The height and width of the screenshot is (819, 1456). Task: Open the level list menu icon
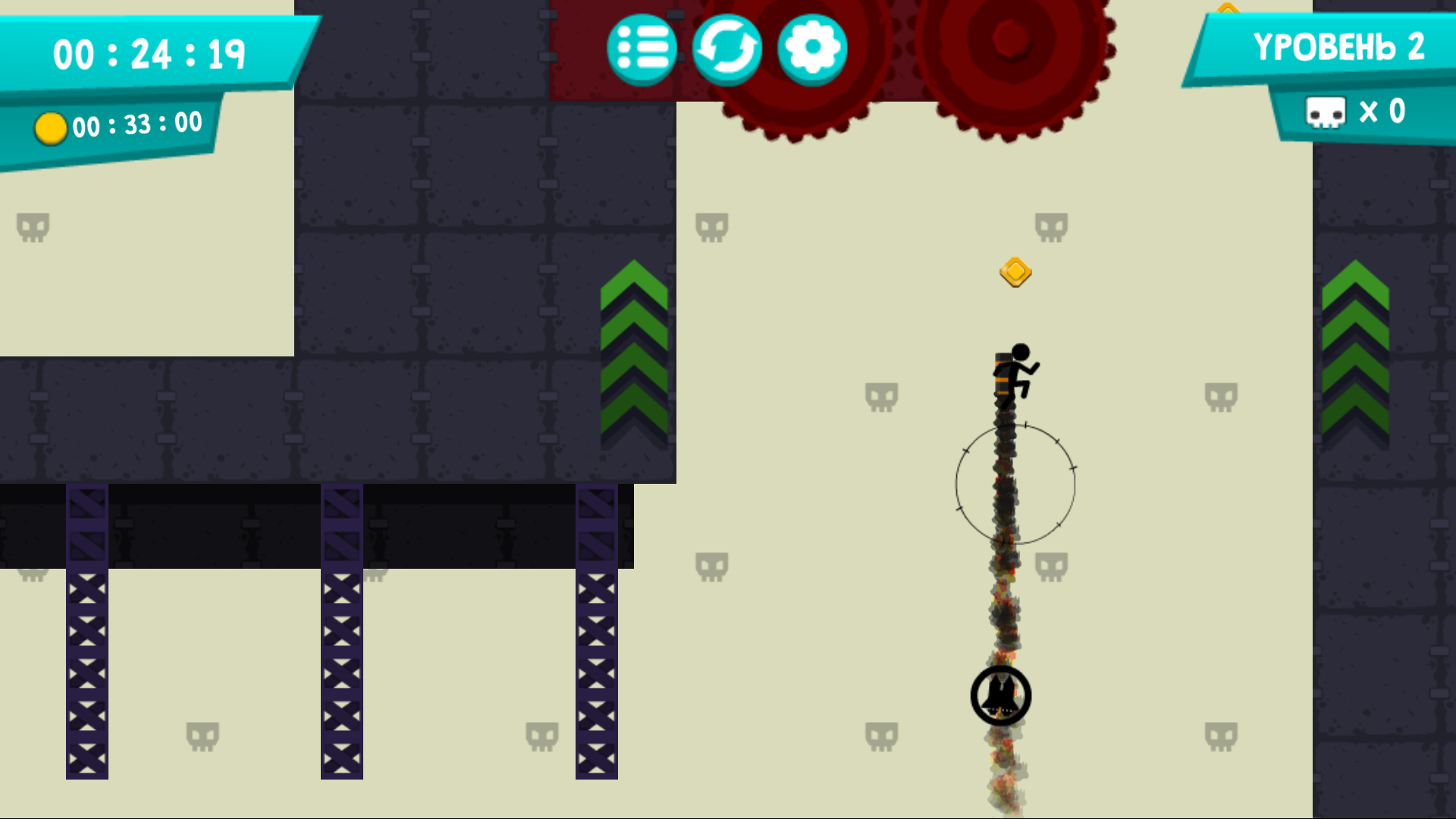[x=642, y=48]
